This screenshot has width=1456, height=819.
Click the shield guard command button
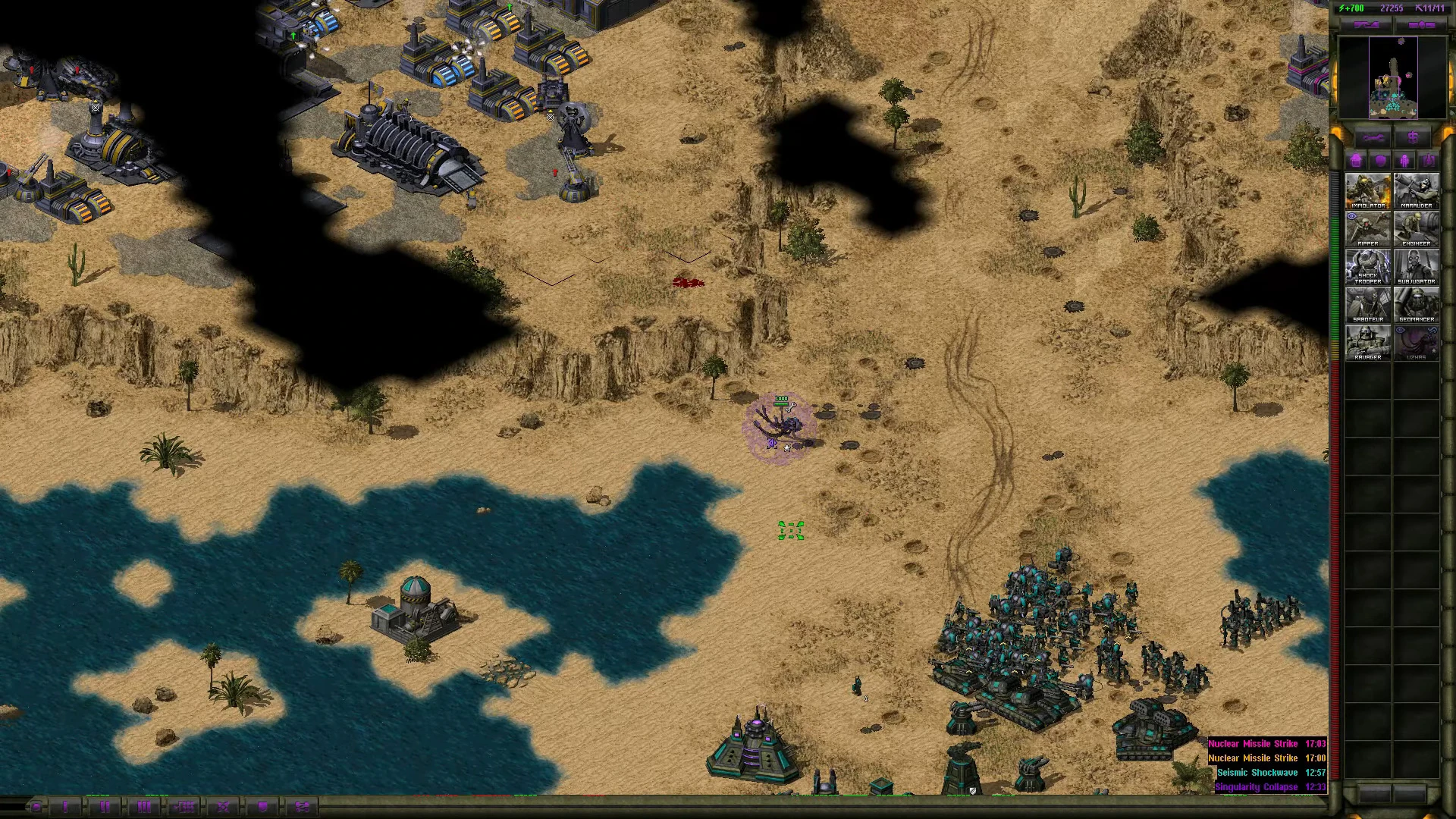[262, 807]
